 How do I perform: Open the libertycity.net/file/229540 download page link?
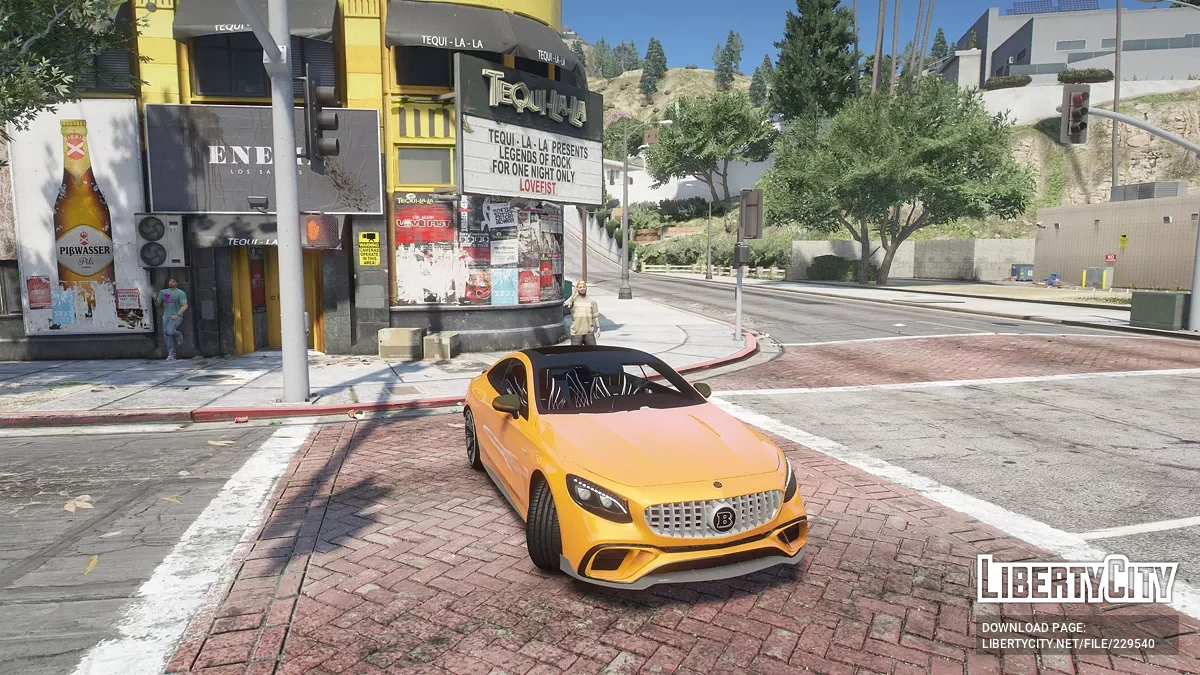click(1067, 645)
